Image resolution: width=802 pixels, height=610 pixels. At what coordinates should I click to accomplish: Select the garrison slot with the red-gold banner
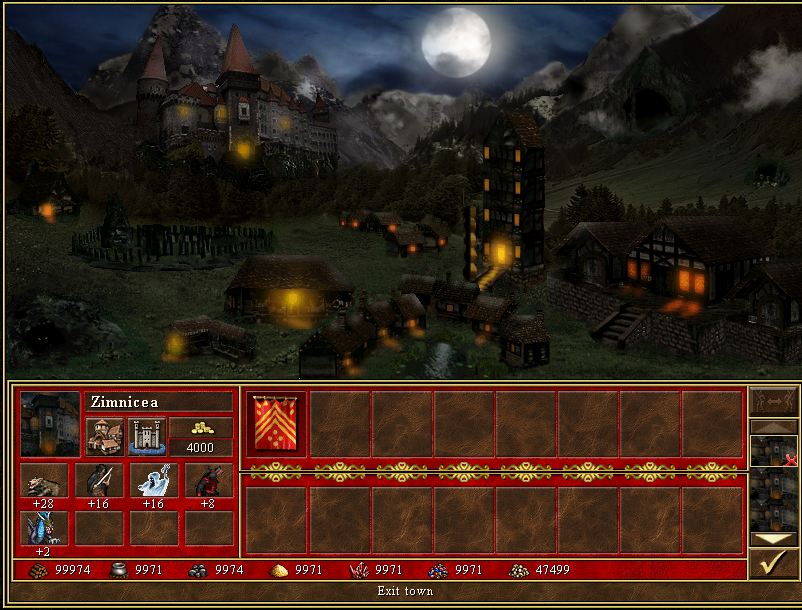pyautogui.click(x=275, y=424)
